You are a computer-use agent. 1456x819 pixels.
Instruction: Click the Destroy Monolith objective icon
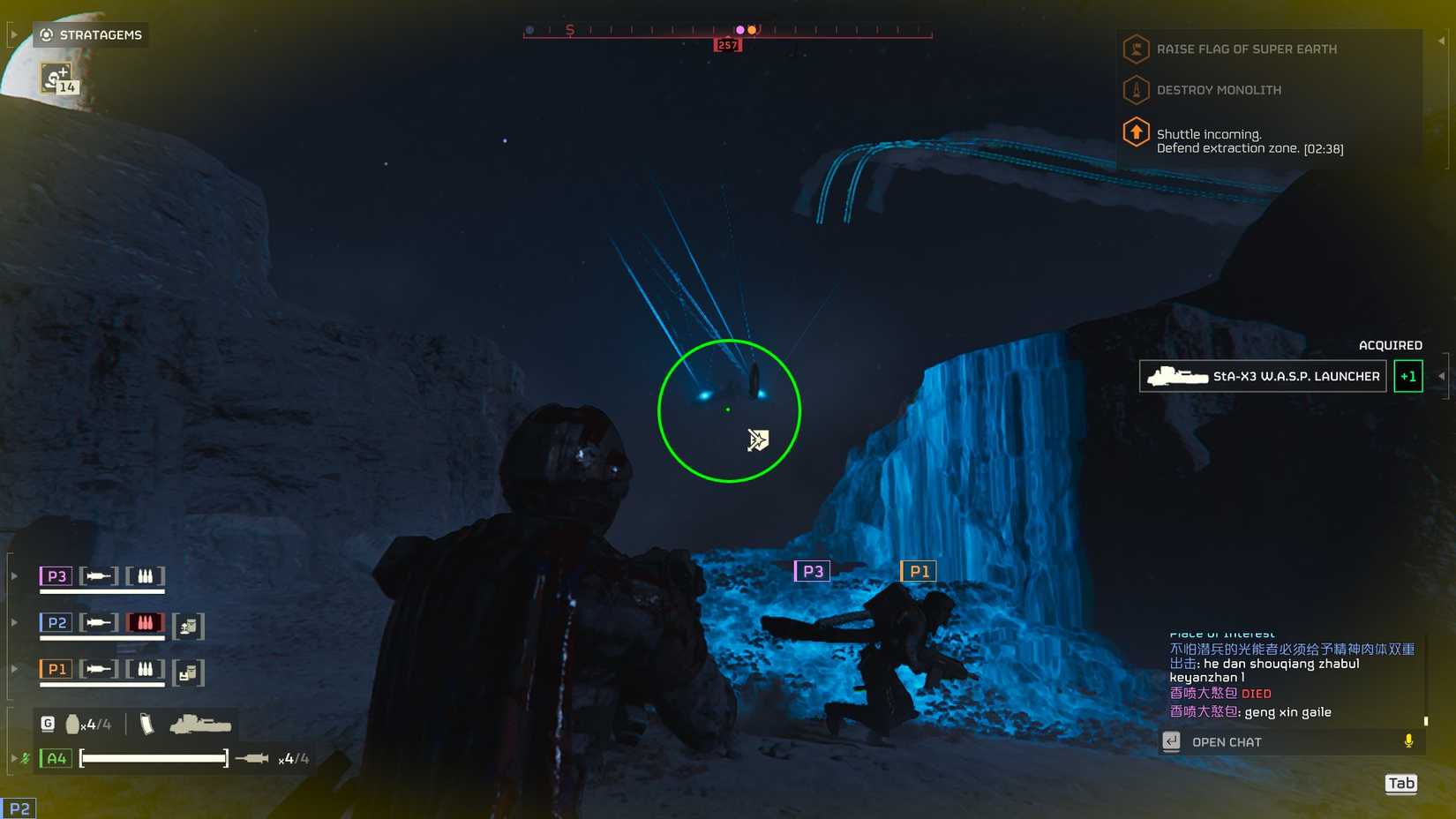[x=1135, y=89]
